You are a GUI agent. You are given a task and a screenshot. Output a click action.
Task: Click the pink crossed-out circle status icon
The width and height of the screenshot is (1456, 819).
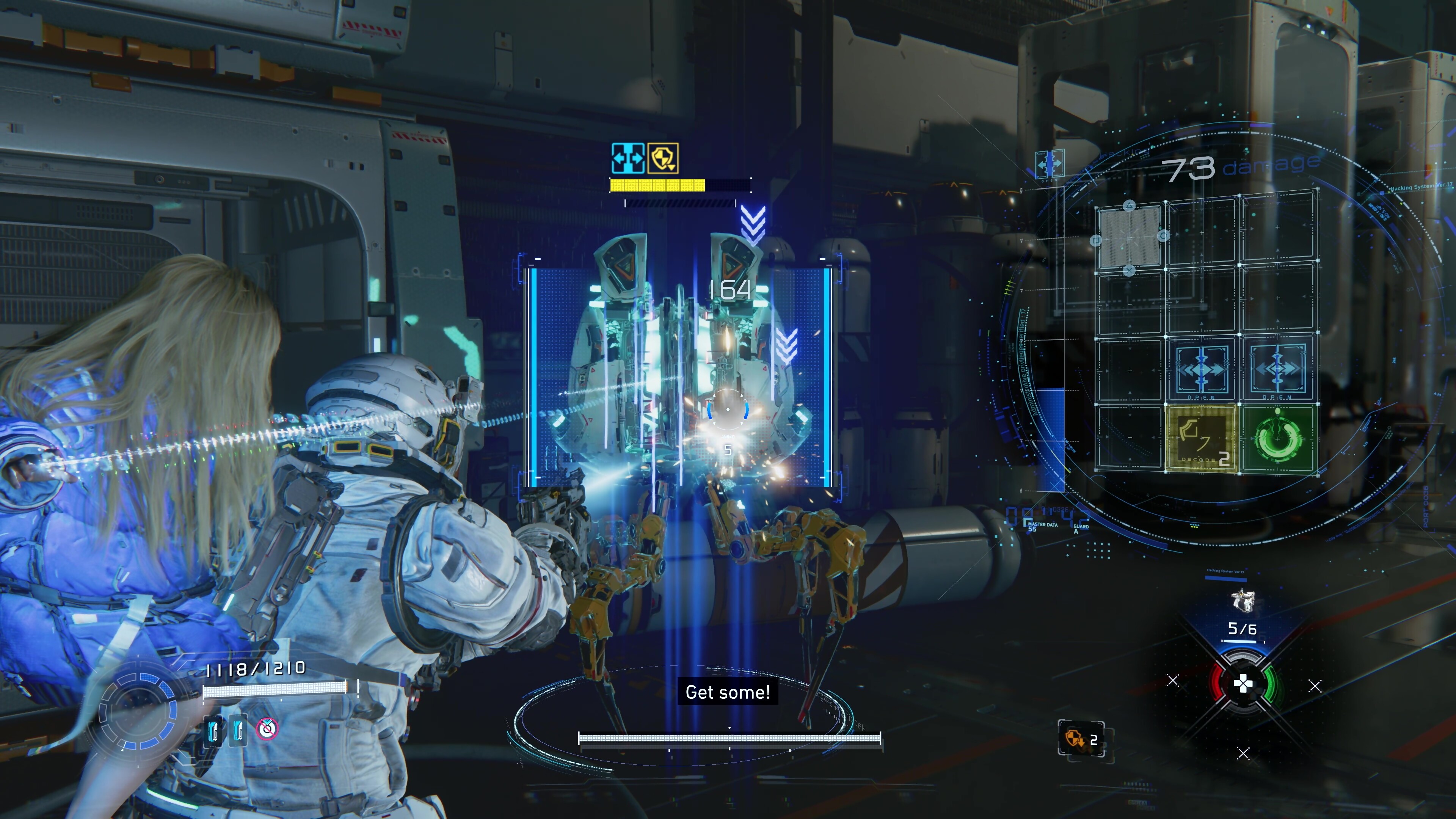pyautogui.click(x=267, y=728)
